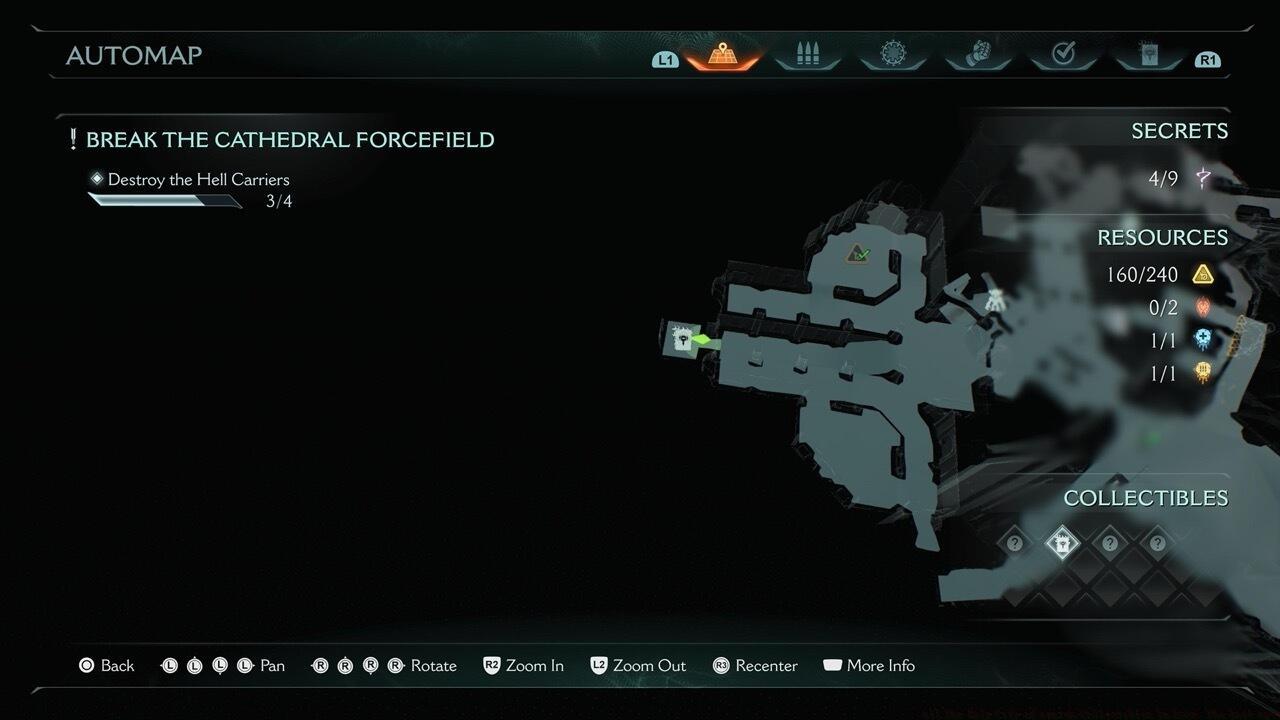
Task: Select the blue skull resource icon
Action: pyautogui.click(x=1202, y=340)
